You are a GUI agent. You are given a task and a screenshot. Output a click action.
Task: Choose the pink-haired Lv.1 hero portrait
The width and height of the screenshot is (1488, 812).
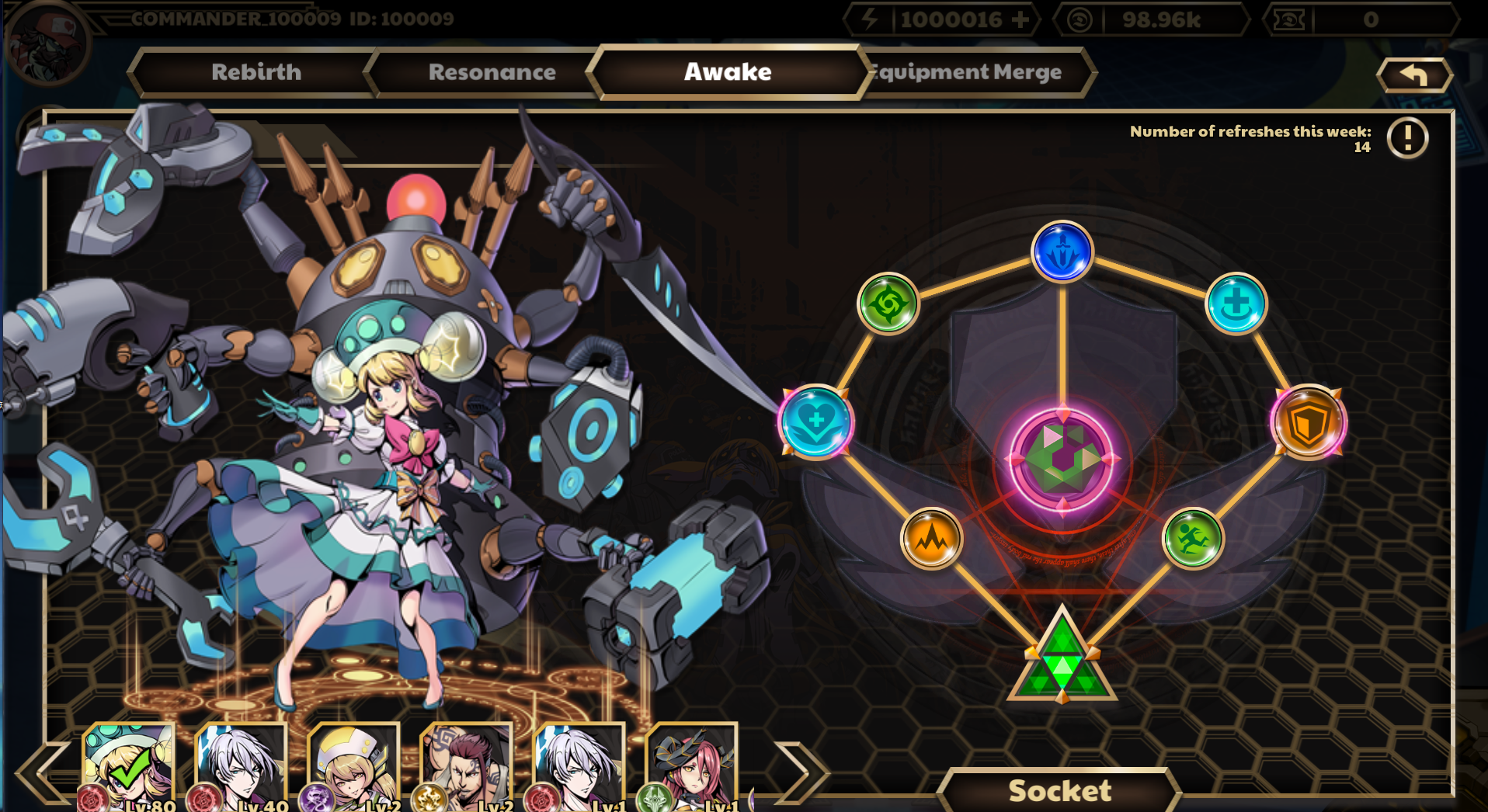(691, 767)
